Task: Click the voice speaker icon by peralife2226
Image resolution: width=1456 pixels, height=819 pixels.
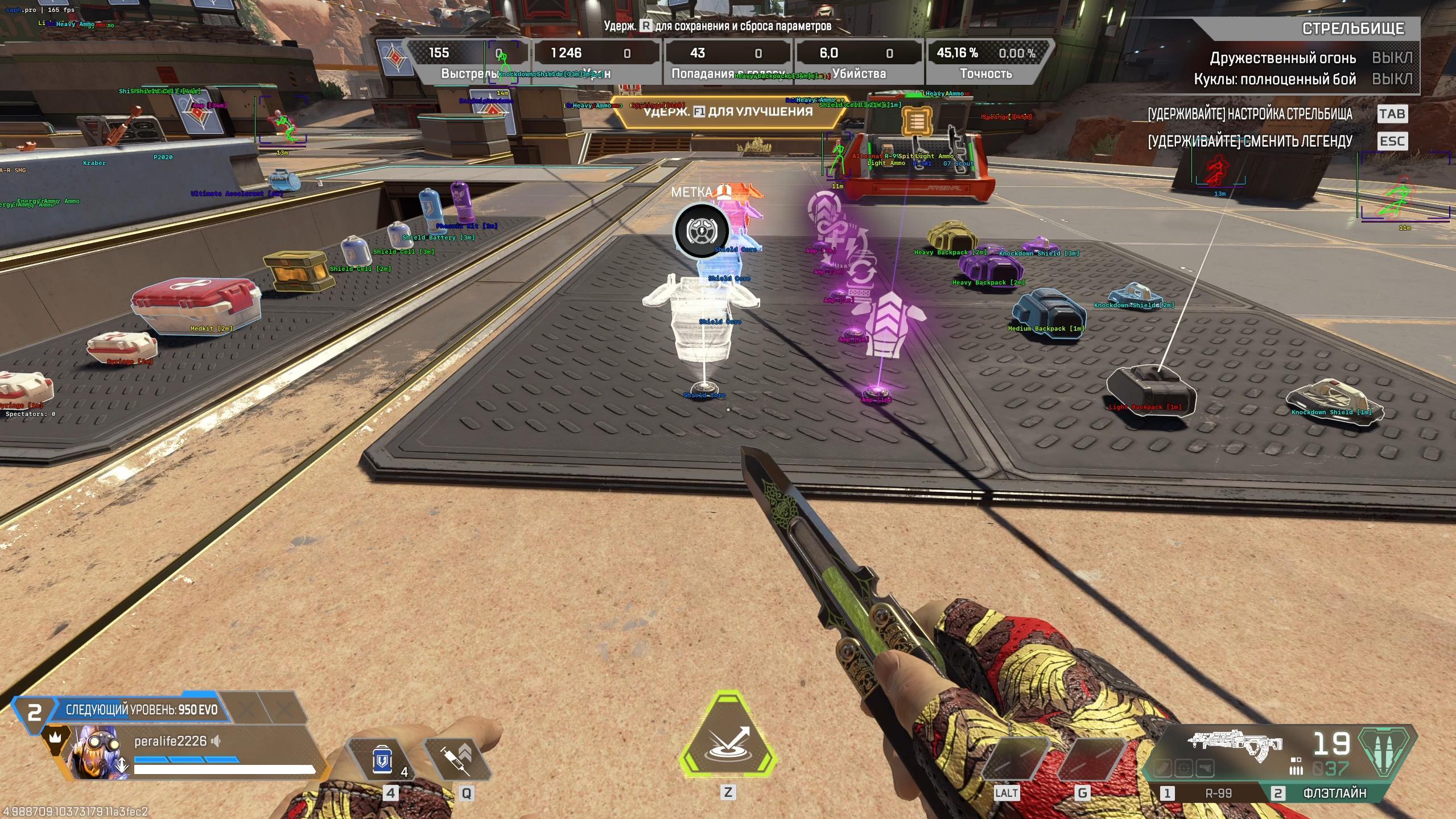Action: (216, 741)
